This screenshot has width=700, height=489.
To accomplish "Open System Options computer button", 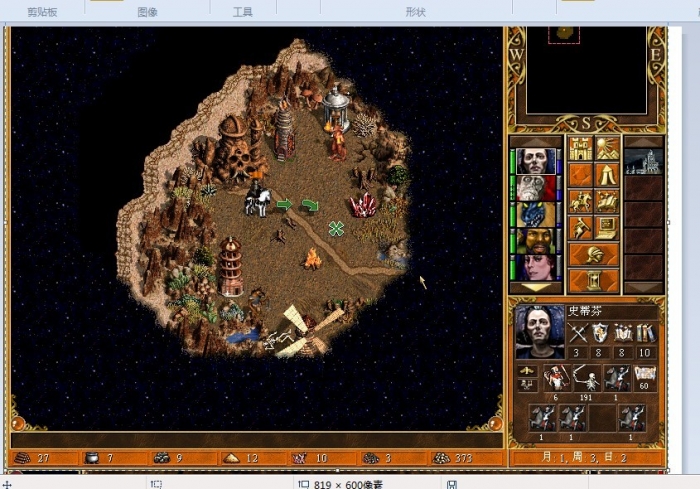I will point(606,228).
